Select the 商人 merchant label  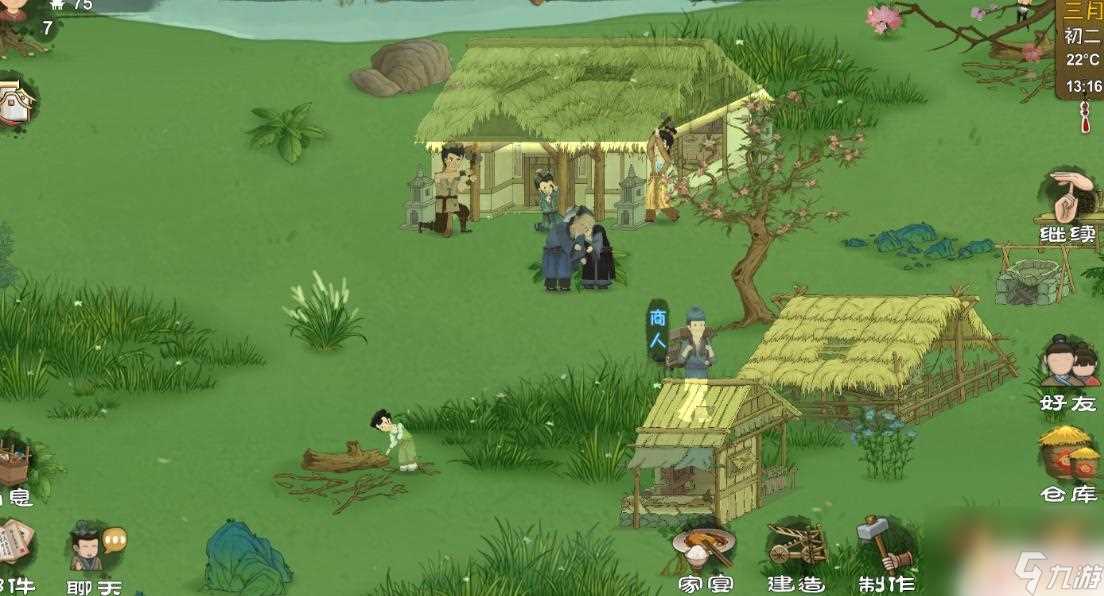coord(657,329)
